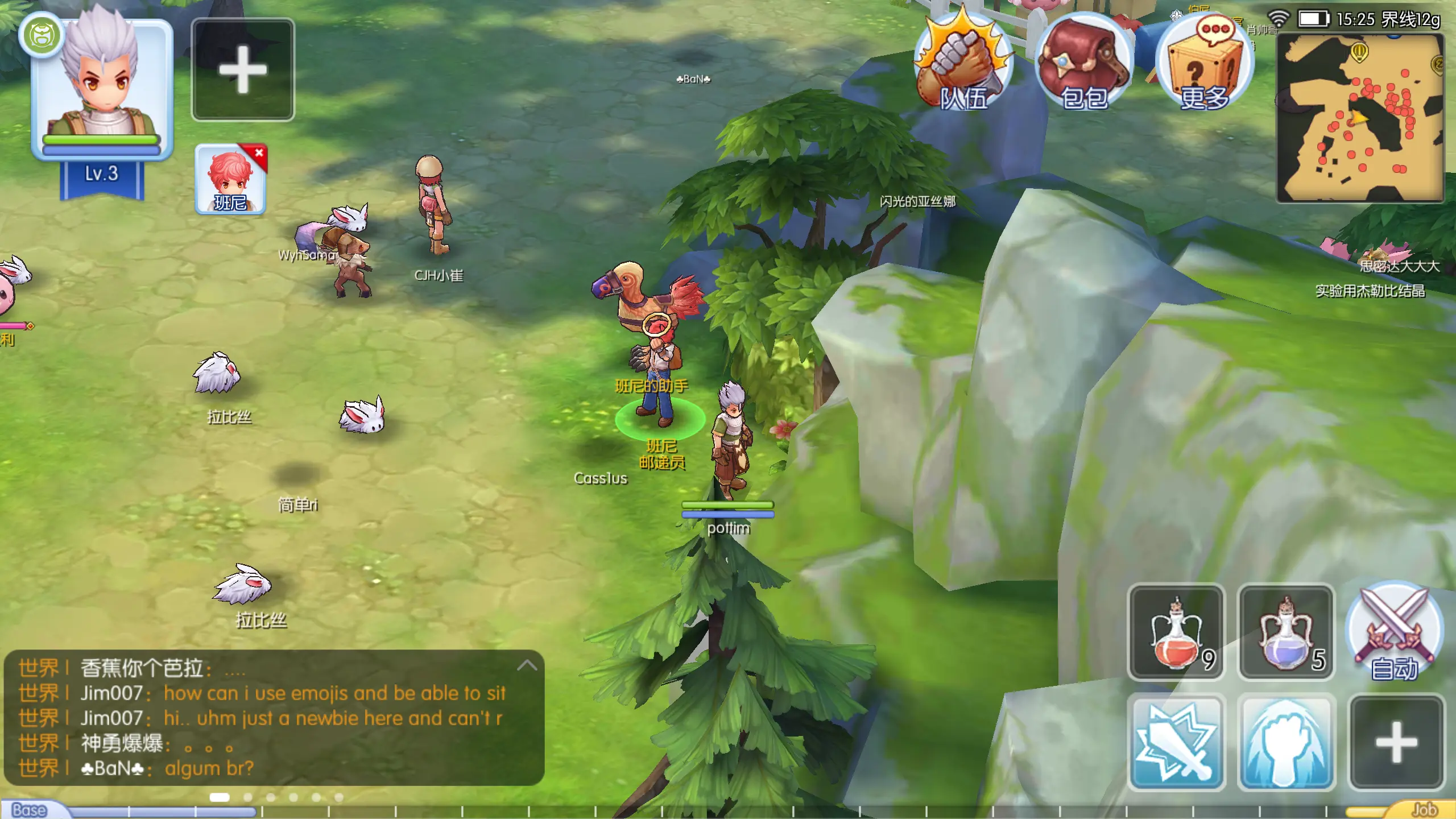
Task: Show the 更多 more options menu
Action: pos(1204,63)
